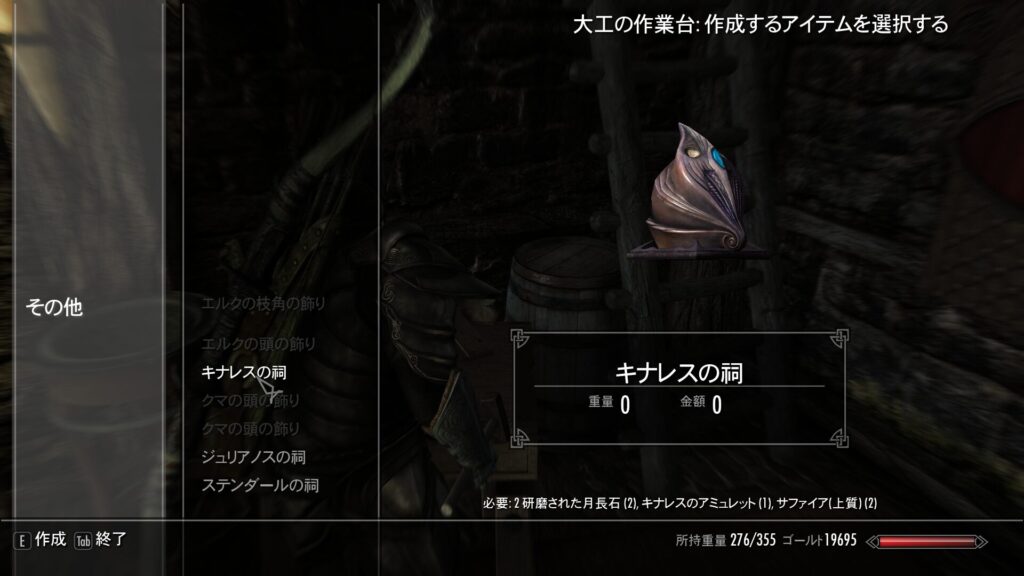
Task: Select the エルクの頭の飾り recipe
Action: click(258, 345)
